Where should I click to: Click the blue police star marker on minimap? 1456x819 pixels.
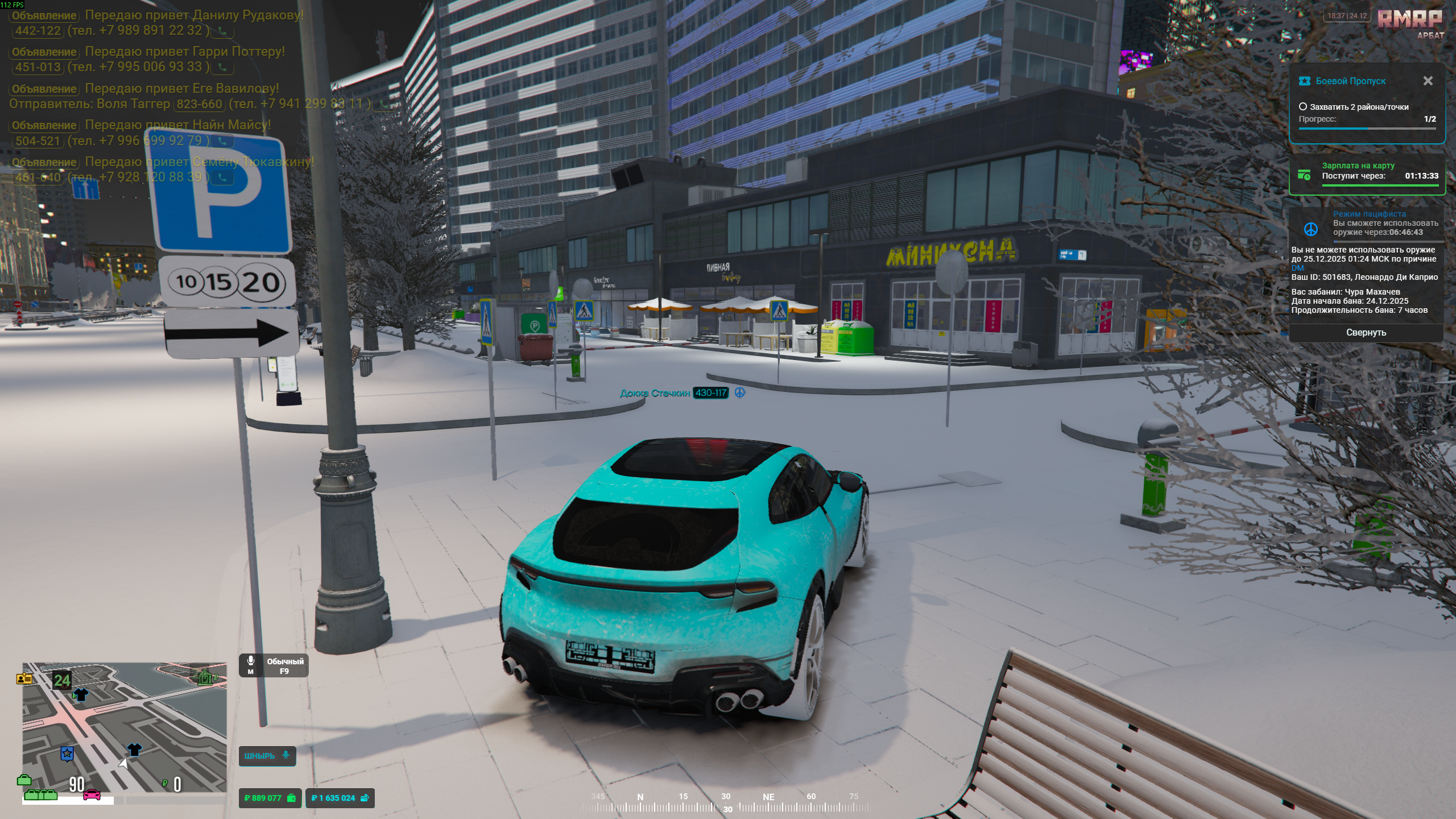(67, 754)
